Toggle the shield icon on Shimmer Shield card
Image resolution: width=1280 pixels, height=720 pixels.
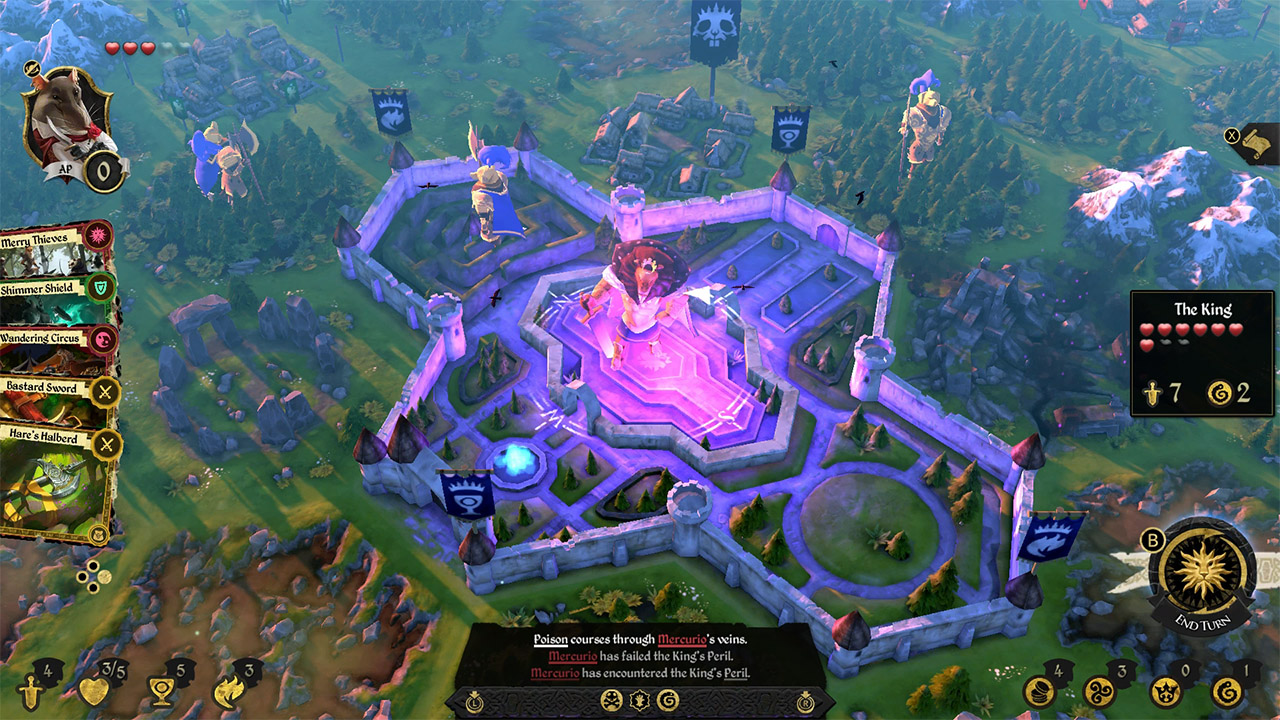coord(99,289)
